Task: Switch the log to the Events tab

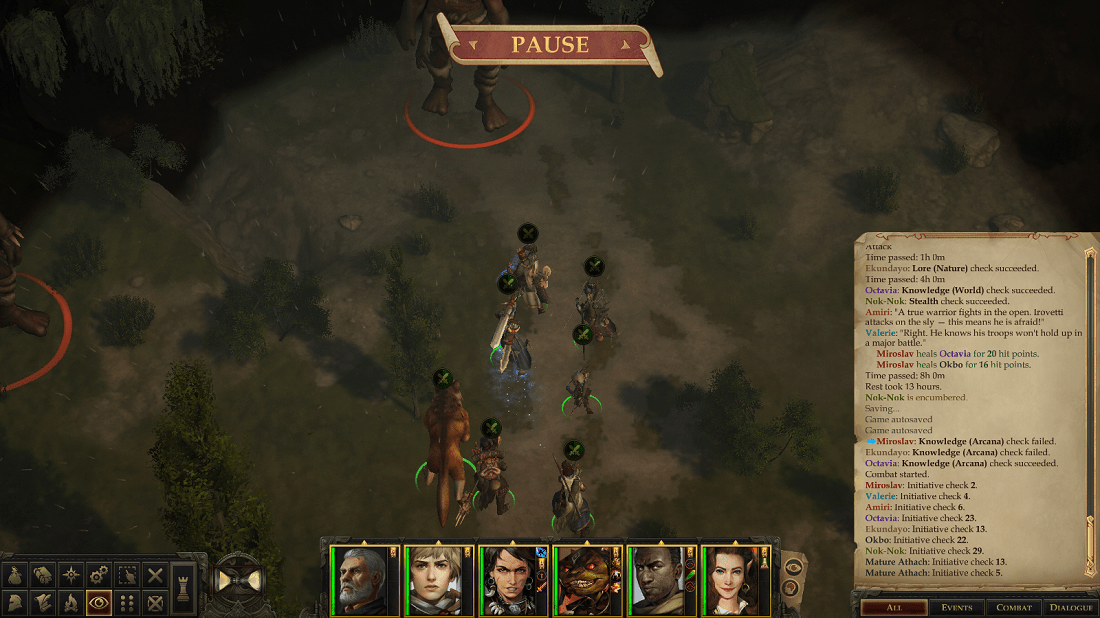Action: click(x=957, y=607)
